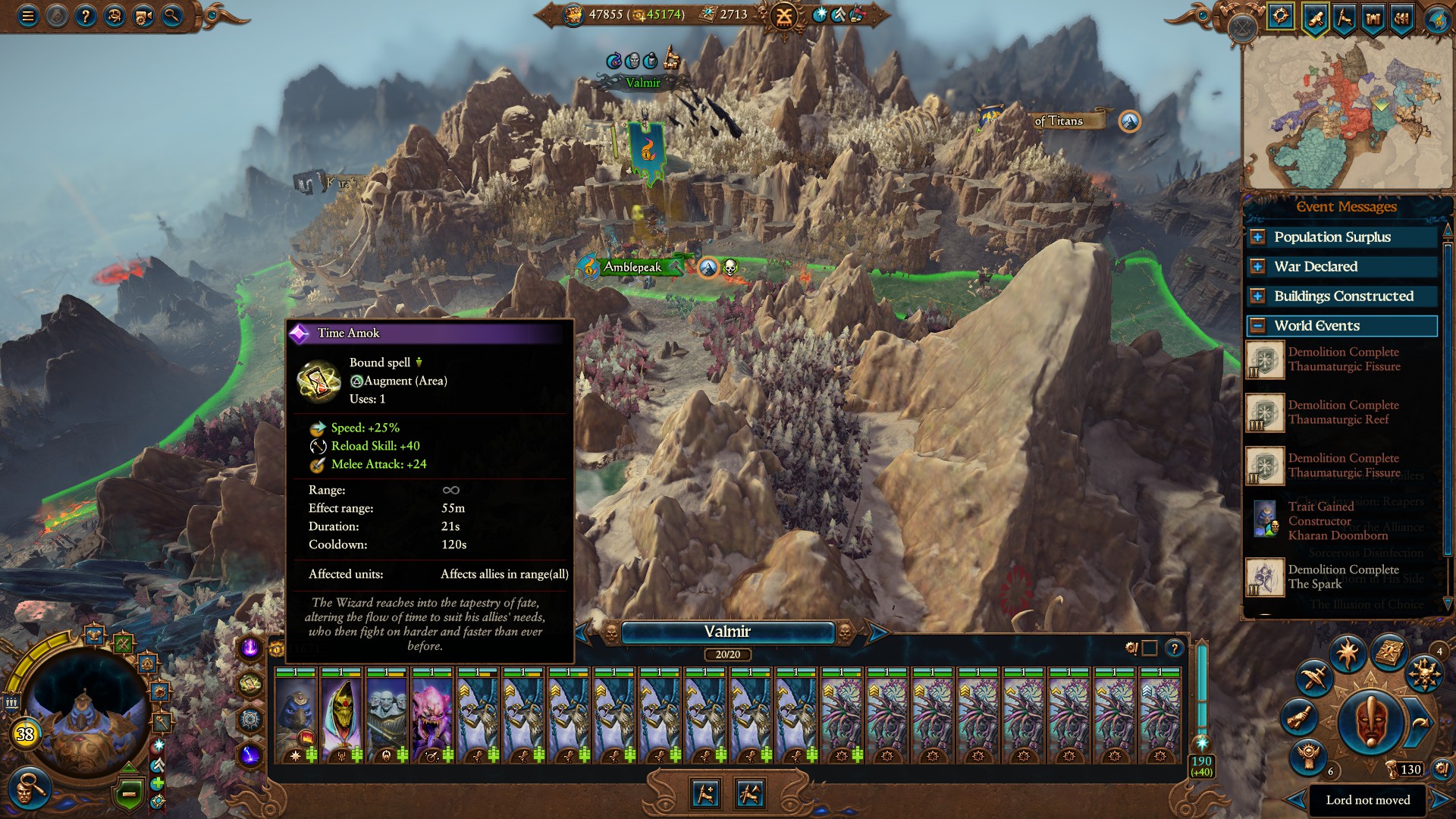The image size is (1456, 819).
Task: Open the question mark help button
Action: pos(86,16)
